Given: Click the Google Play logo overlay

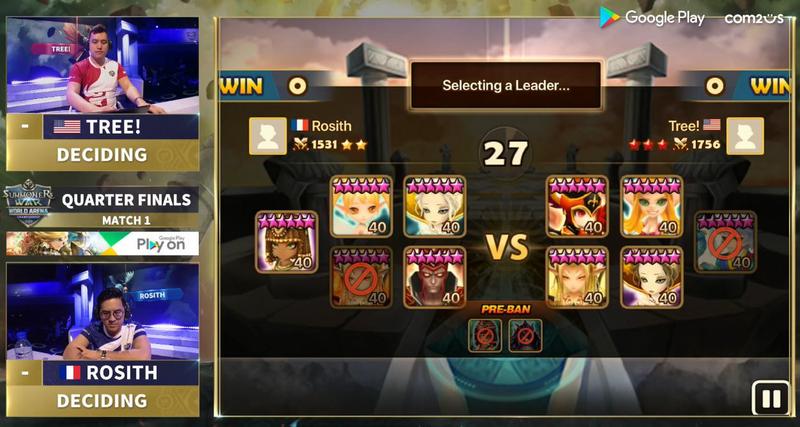Looking at the screenshot, I should click(x=653, y=17).
